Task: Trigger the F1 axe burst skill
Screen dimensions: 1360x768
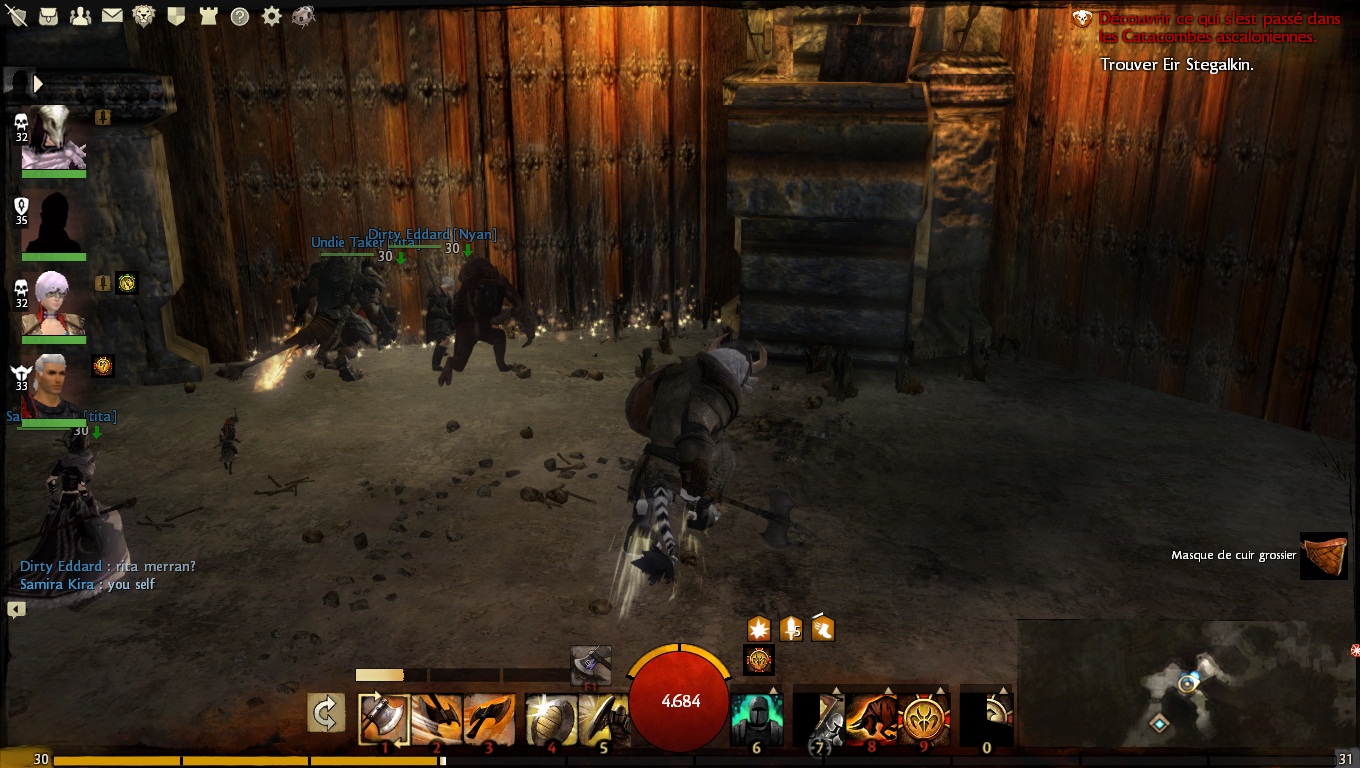Action: (x=590, y=665)
